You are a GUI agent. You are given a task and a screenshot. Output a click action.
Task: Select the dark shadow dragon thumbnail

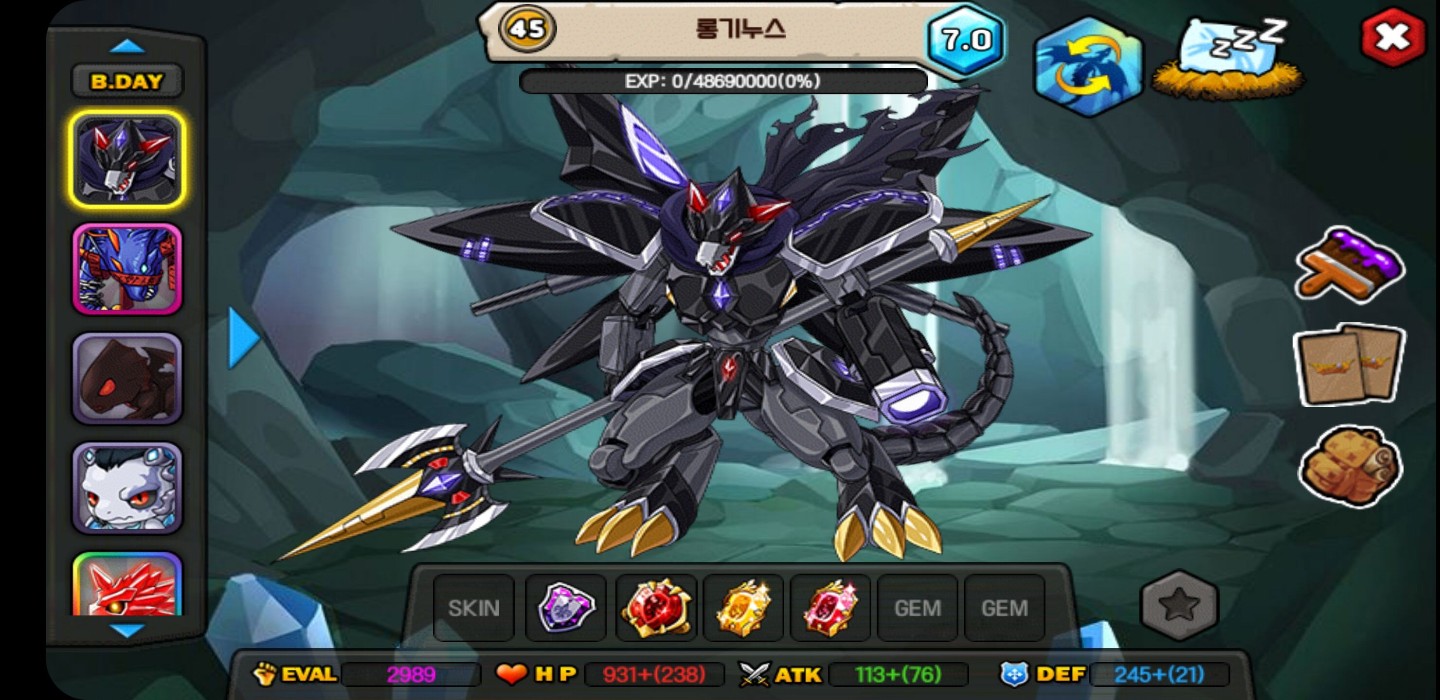(127, 378)
